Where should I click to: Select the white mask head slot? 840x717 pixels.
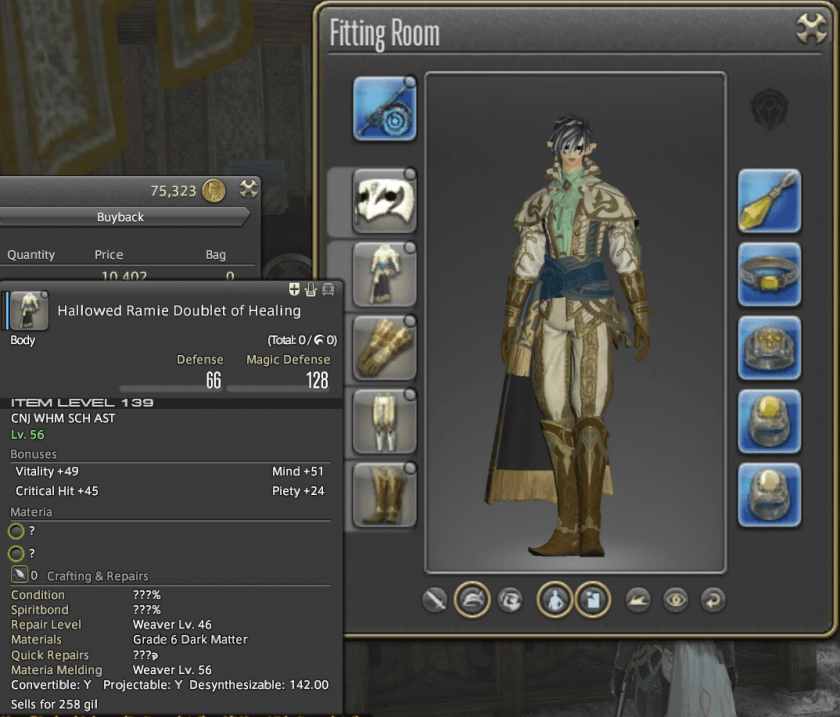[x=384, y=200]
